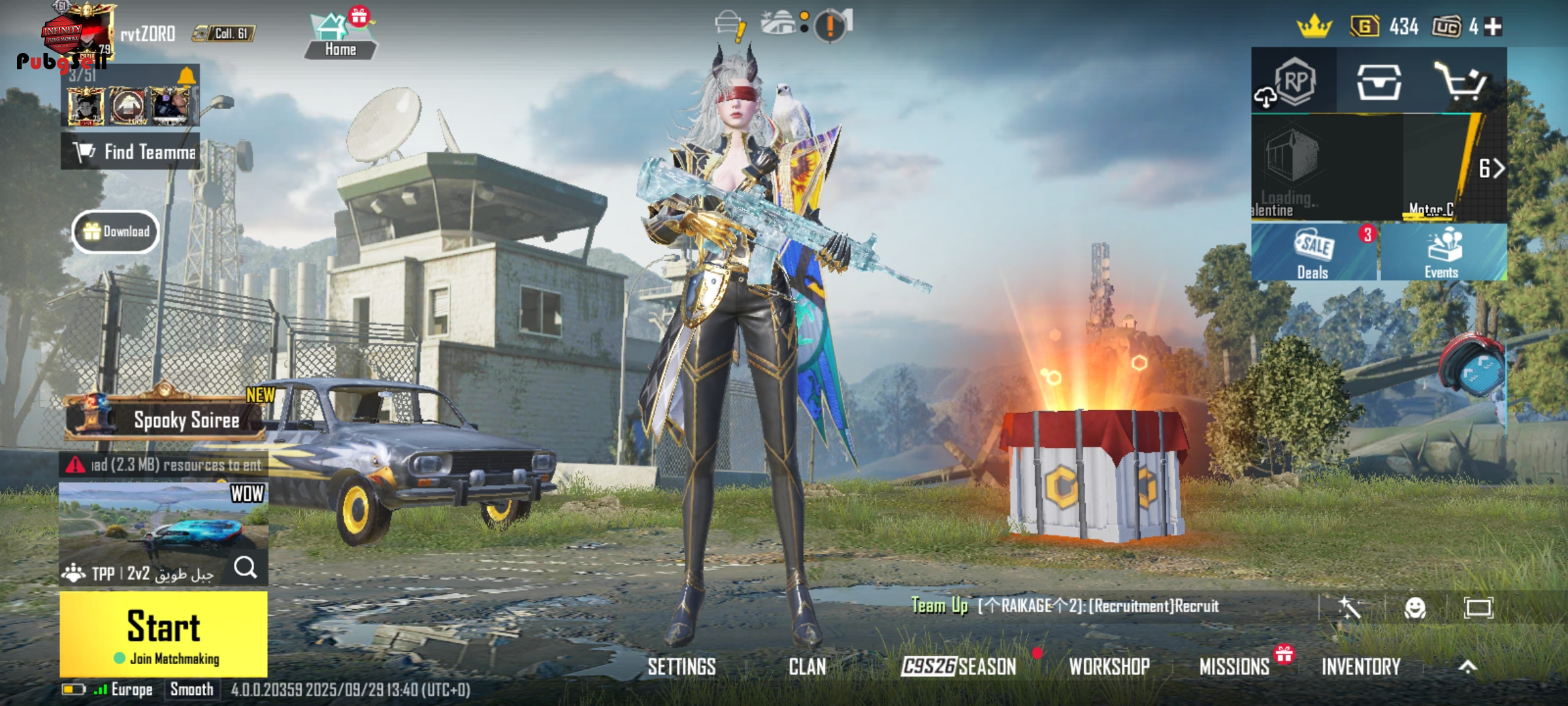
Task: Open the Spooky Soiree event banner
Action: [x=165, y=418]
